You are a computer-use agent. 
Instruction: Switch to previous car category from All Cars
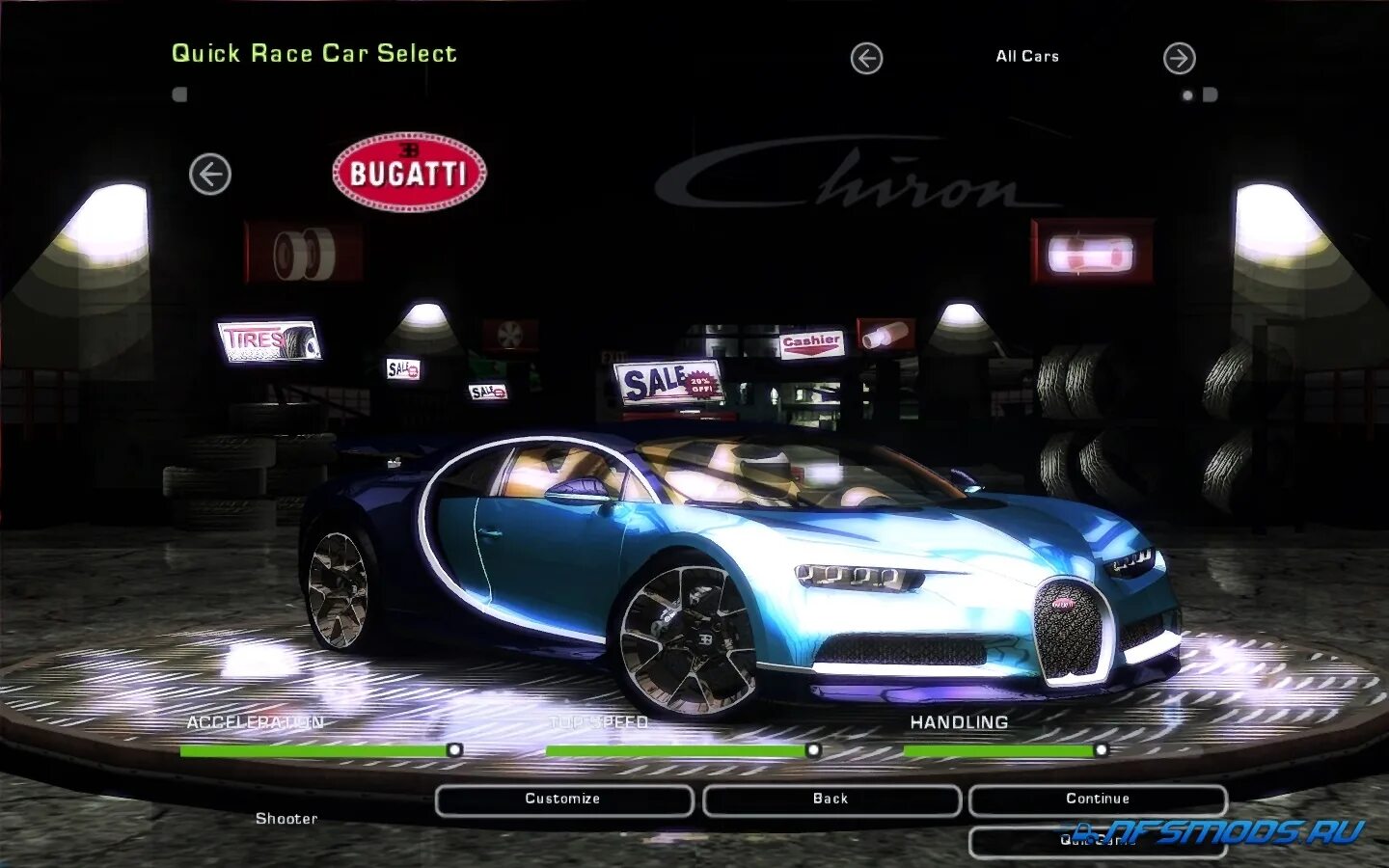(866, 59)
